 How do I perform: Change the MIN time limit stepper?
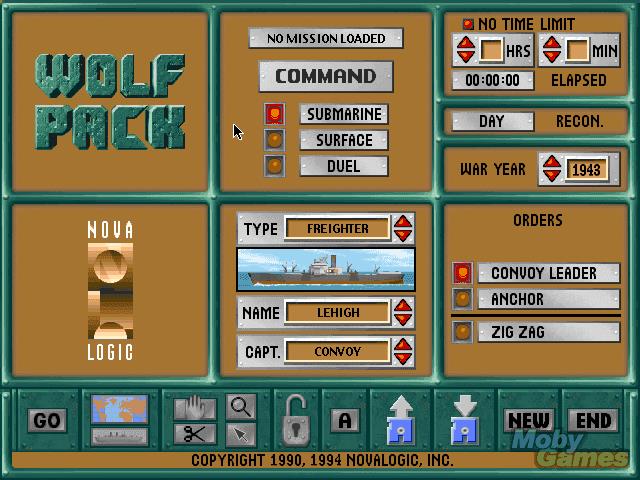coord(551,50)
